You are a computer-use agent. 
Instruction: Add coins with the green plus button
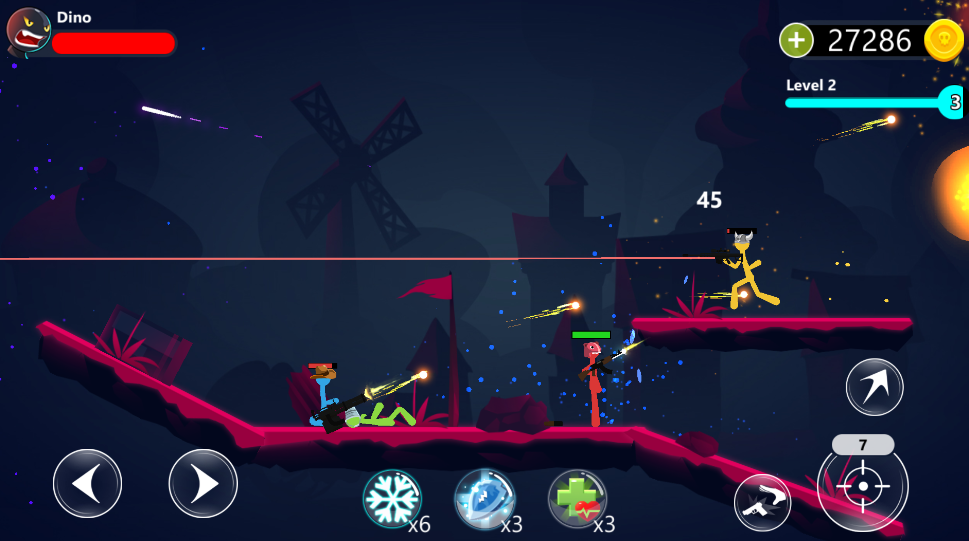click(796, 40)
